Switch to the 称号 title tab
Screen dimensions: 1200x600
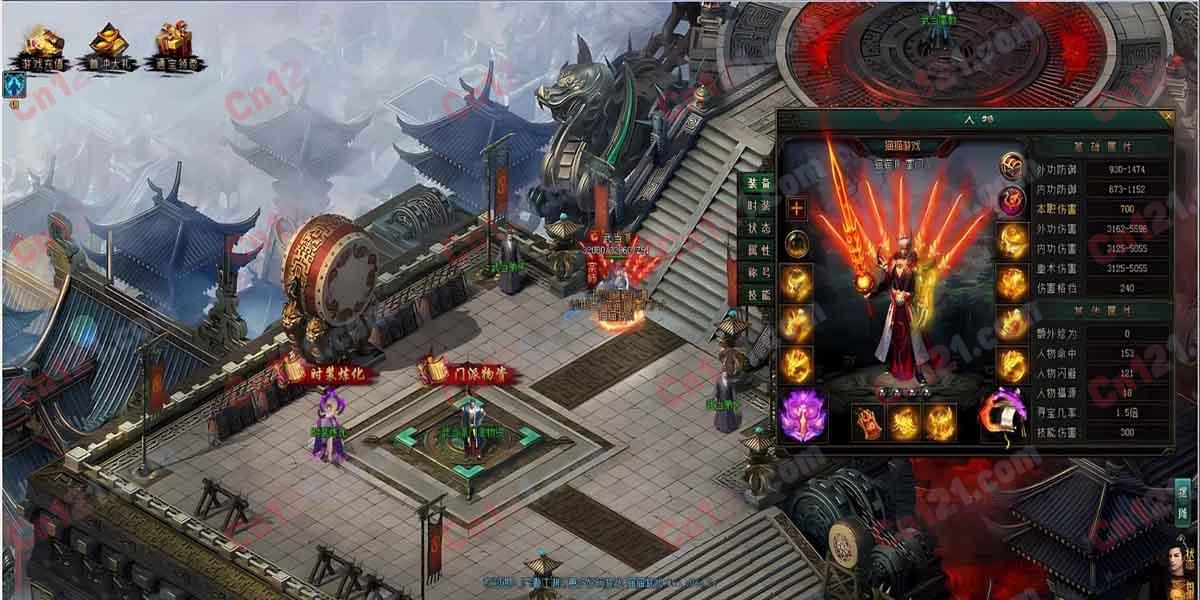(x=758, y=272)
